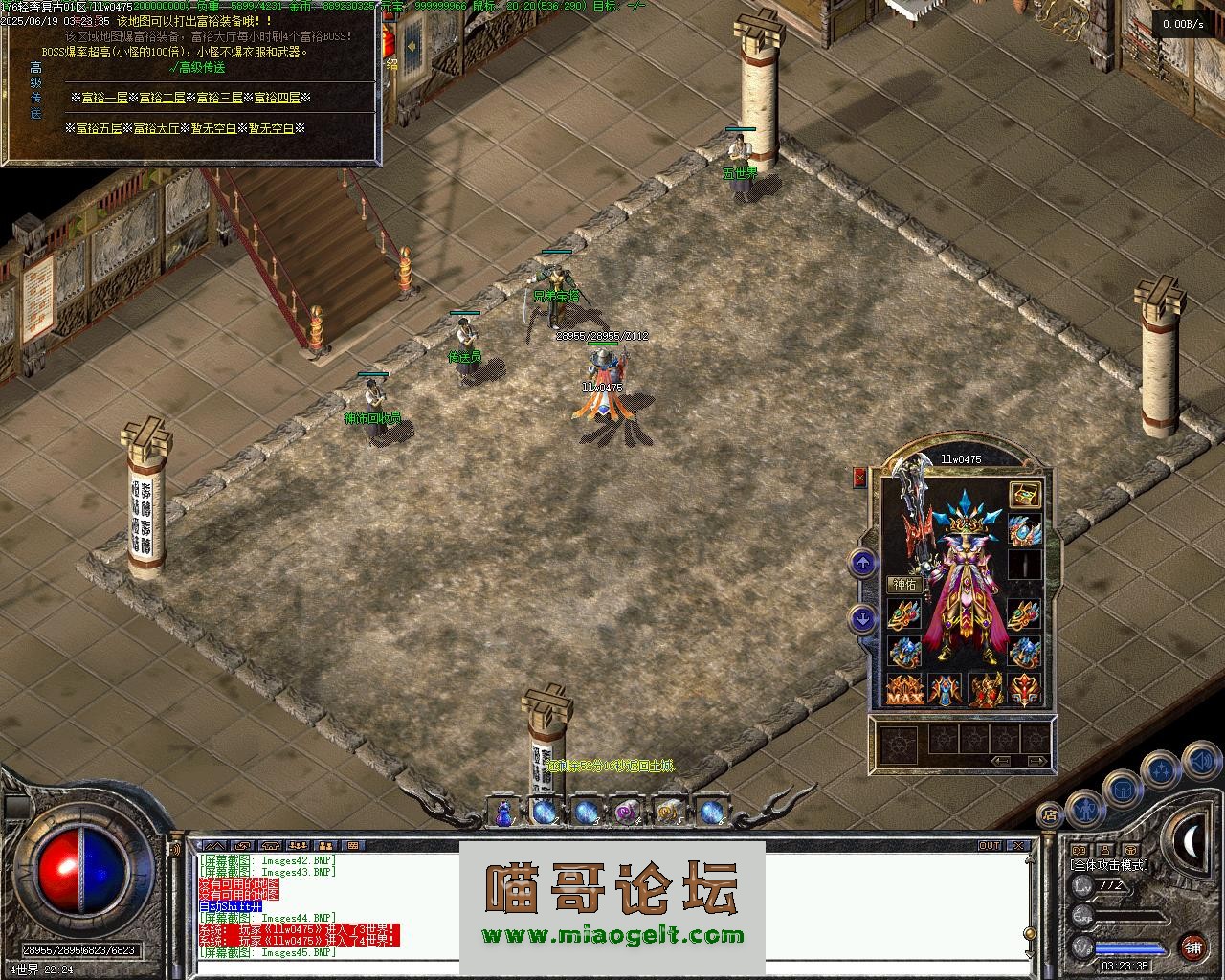Teleport to 富裕大厅 hall
The width and height of the screenshot is (1225, 980).
pyautogui.click(x=156, y=128)
